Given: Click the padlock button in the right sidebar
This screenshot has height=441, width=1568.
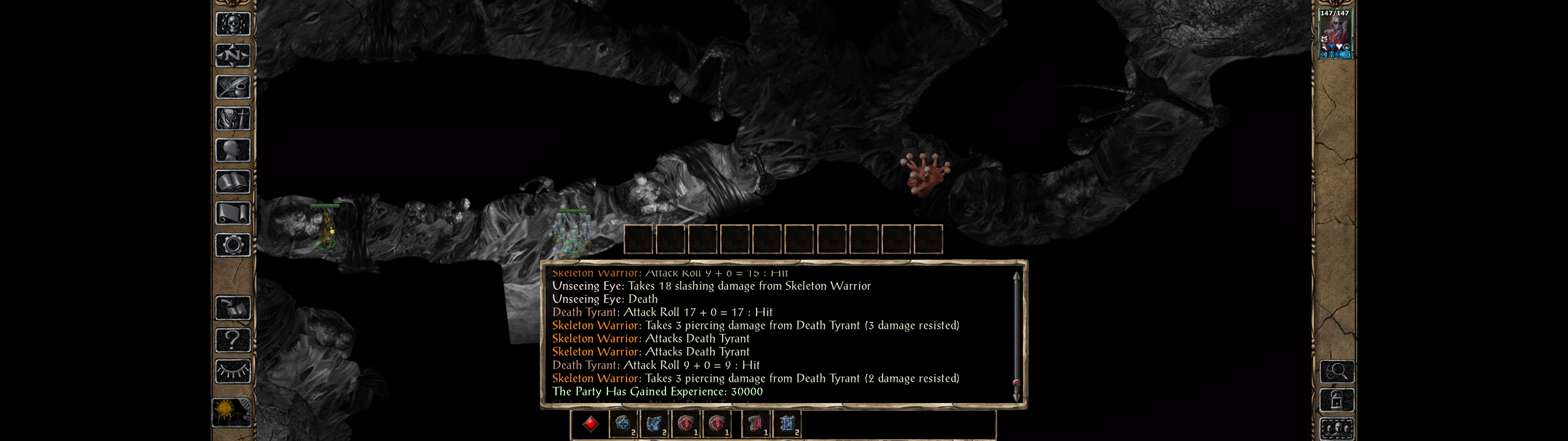Looking at the screenshot, I should coord(1336,400).
